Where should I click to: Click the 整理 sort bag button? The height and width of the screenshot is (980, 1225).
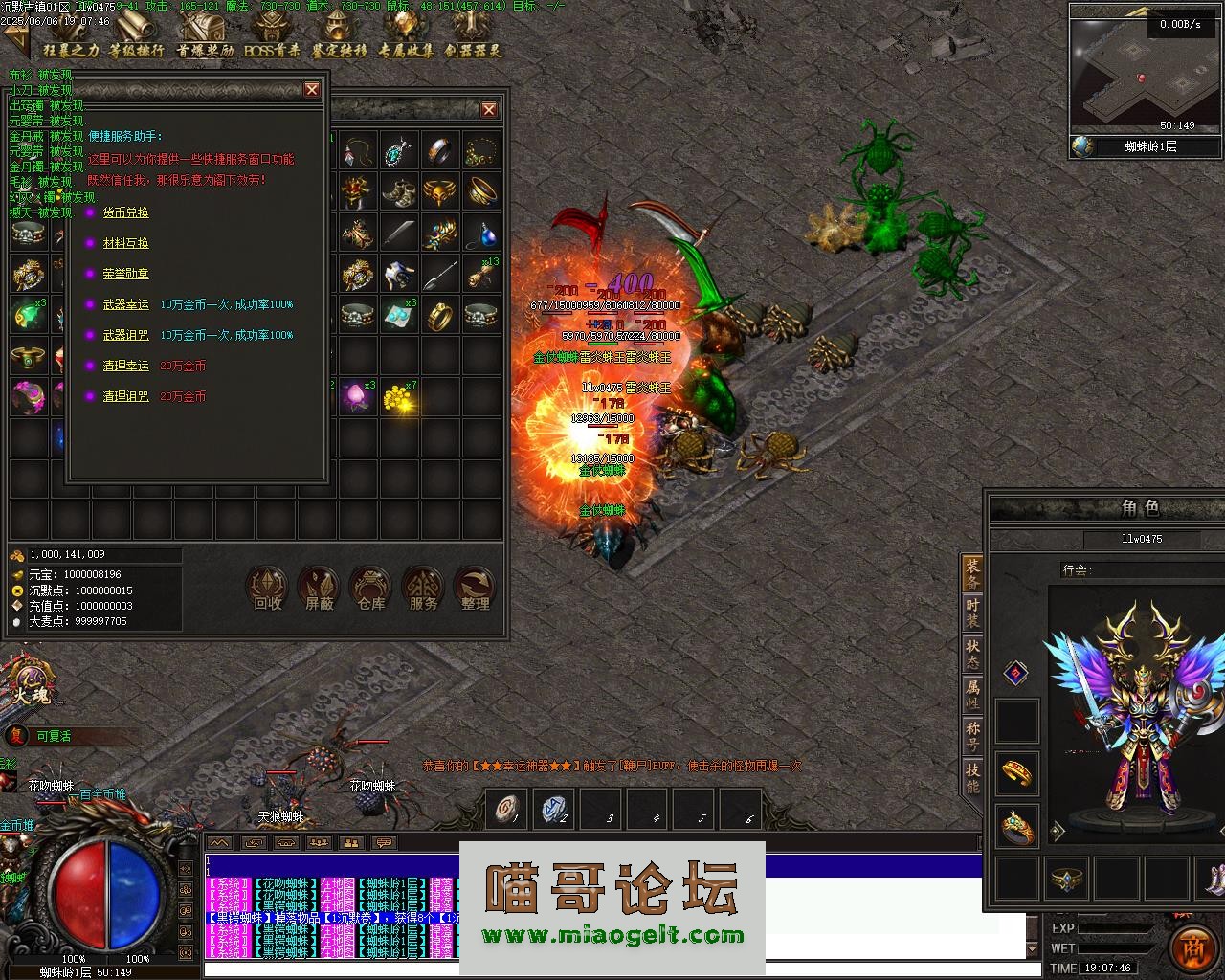pos(475,589)
